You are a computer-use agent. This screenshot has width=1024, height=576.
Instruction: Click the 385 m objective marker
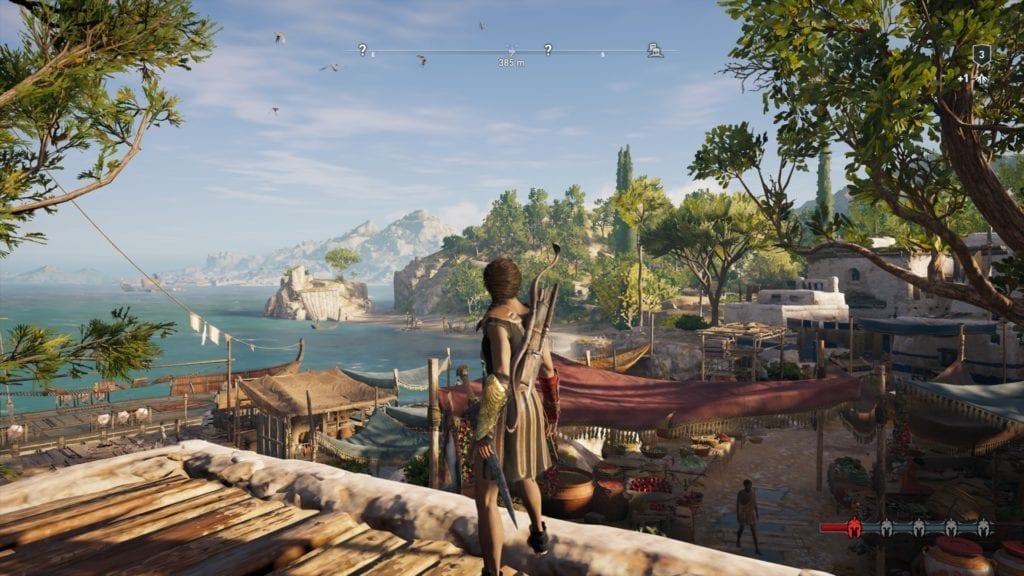511,49
